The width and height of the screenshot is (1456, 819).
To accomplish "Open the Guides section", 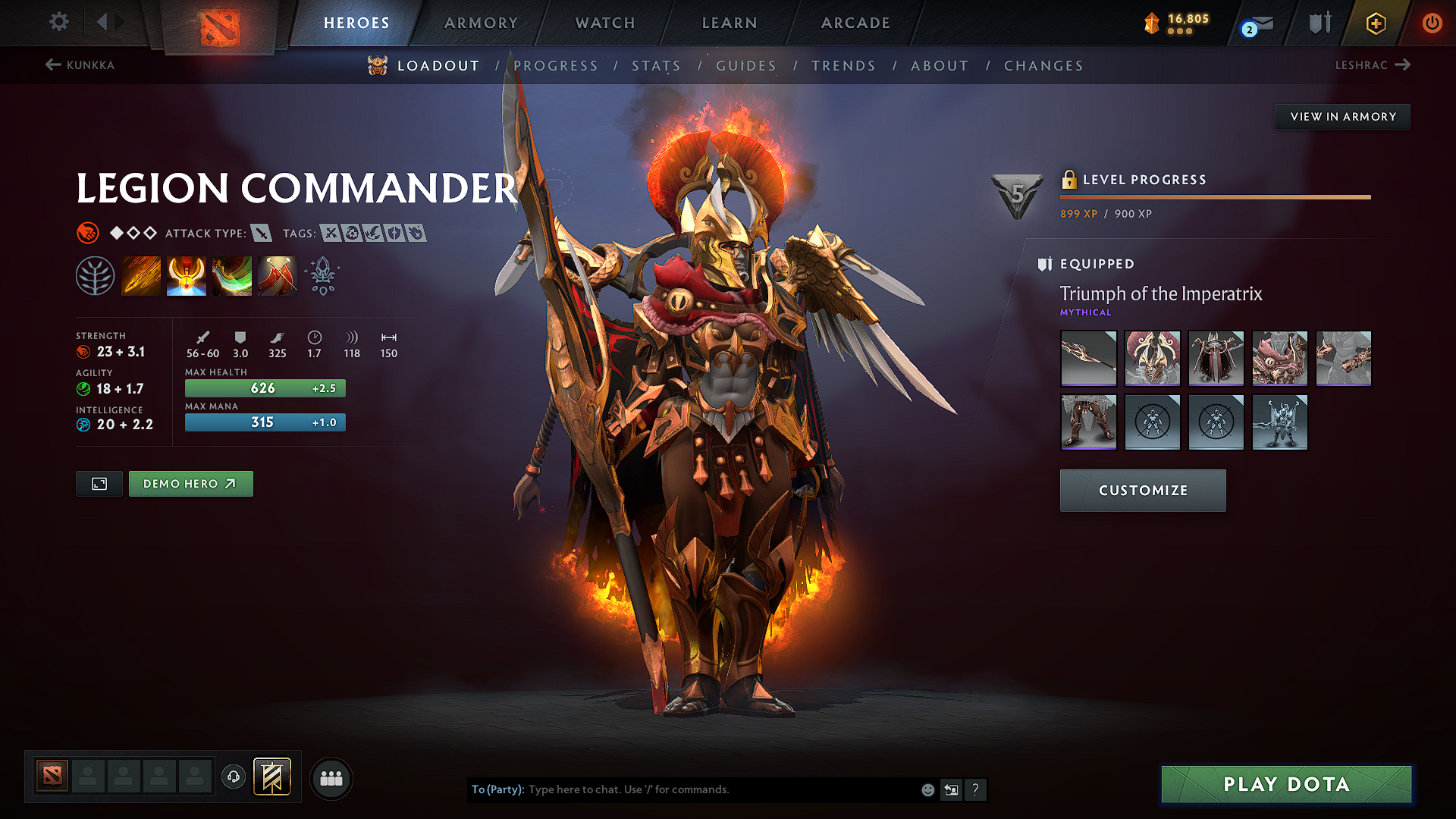I will click(746, 66).
